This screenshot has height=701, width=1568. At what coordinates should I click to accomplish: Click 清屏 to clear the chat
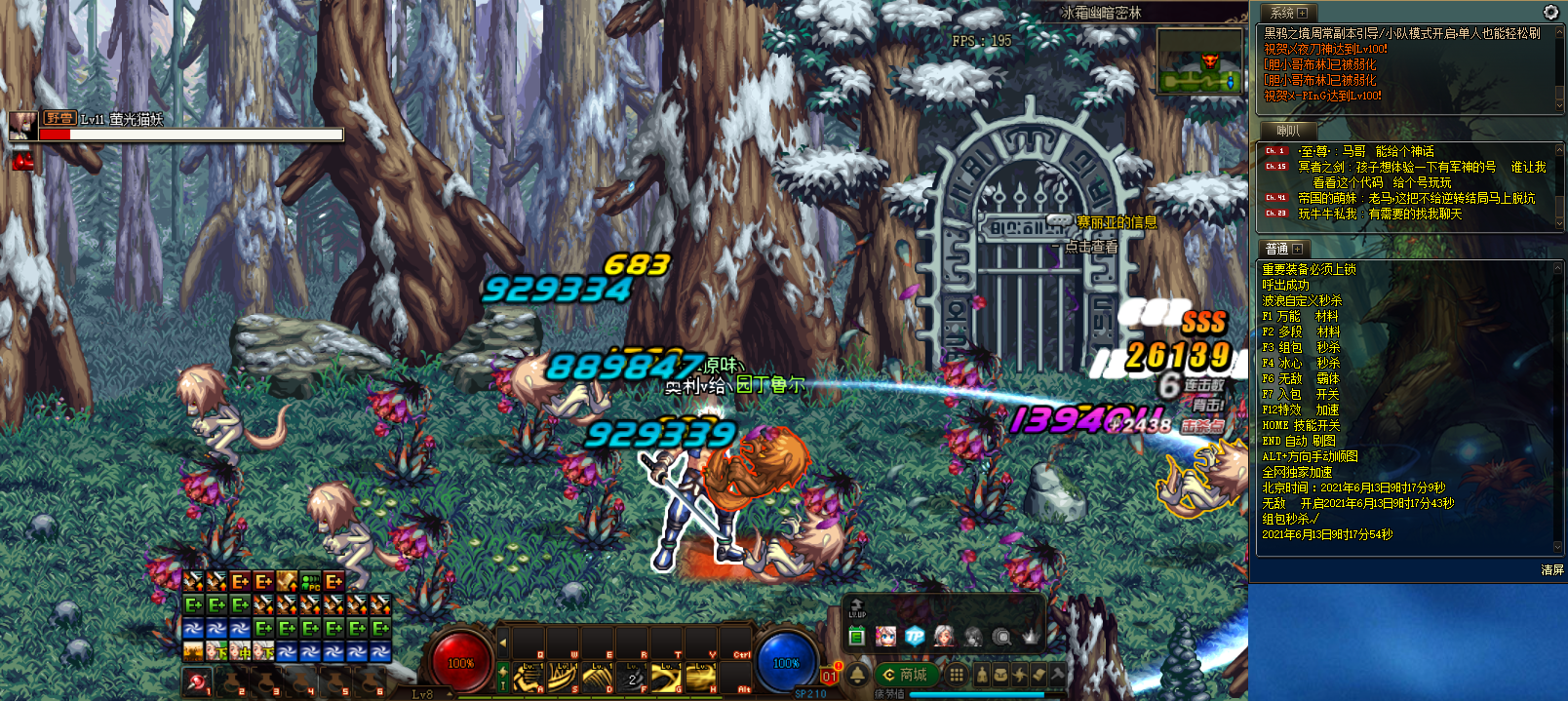click(x=1551, y=570)
